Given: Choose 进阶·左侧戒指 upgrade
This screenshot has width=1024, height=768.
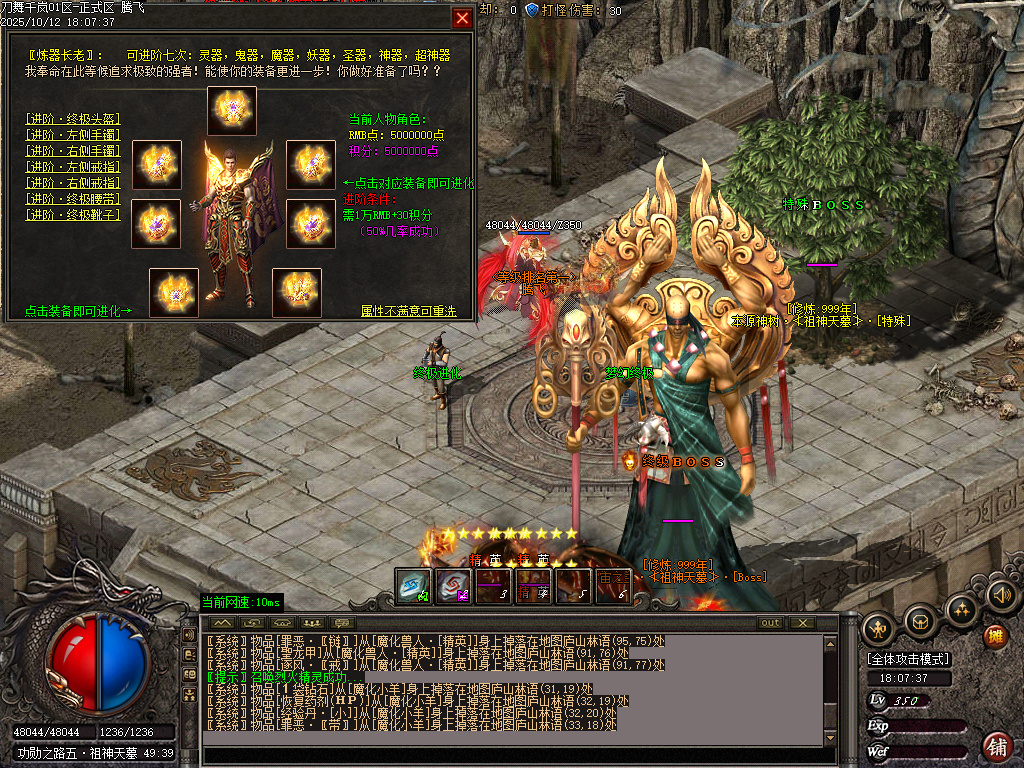Looking at the screenshot, I should (73, 166).
